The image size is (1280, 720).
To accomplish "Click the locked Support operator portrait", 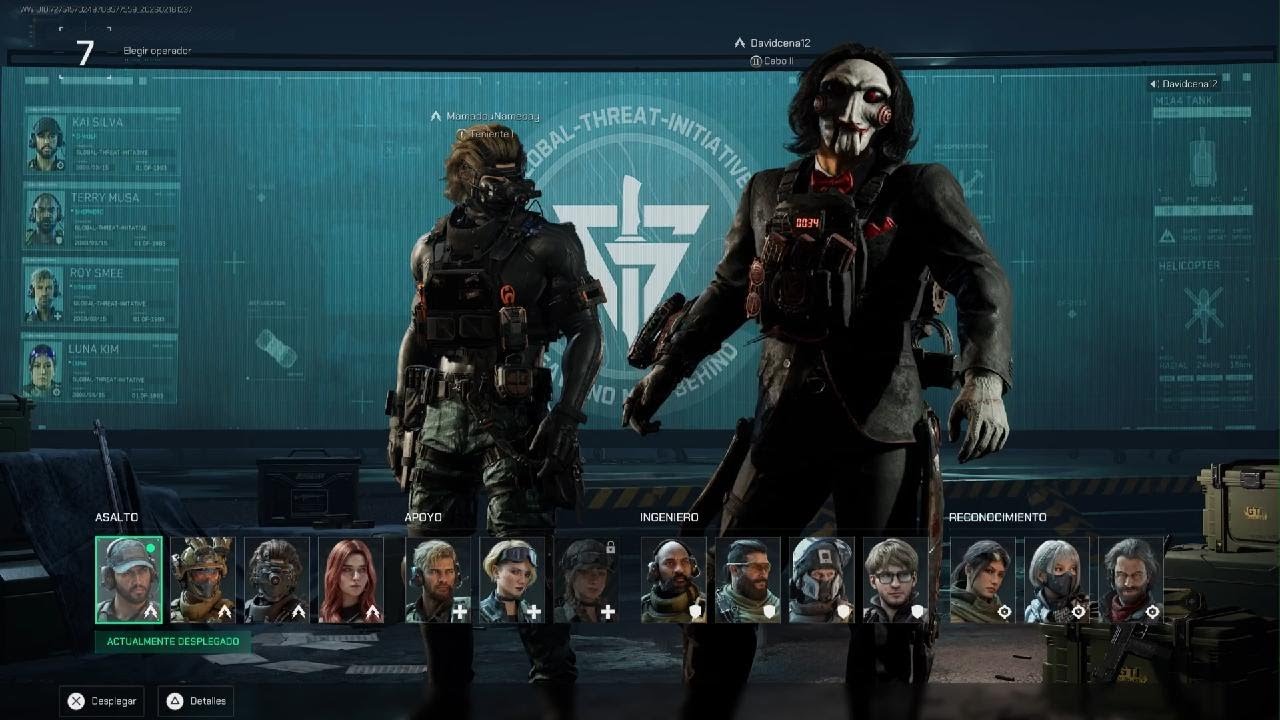I will (x=586, y=580).
